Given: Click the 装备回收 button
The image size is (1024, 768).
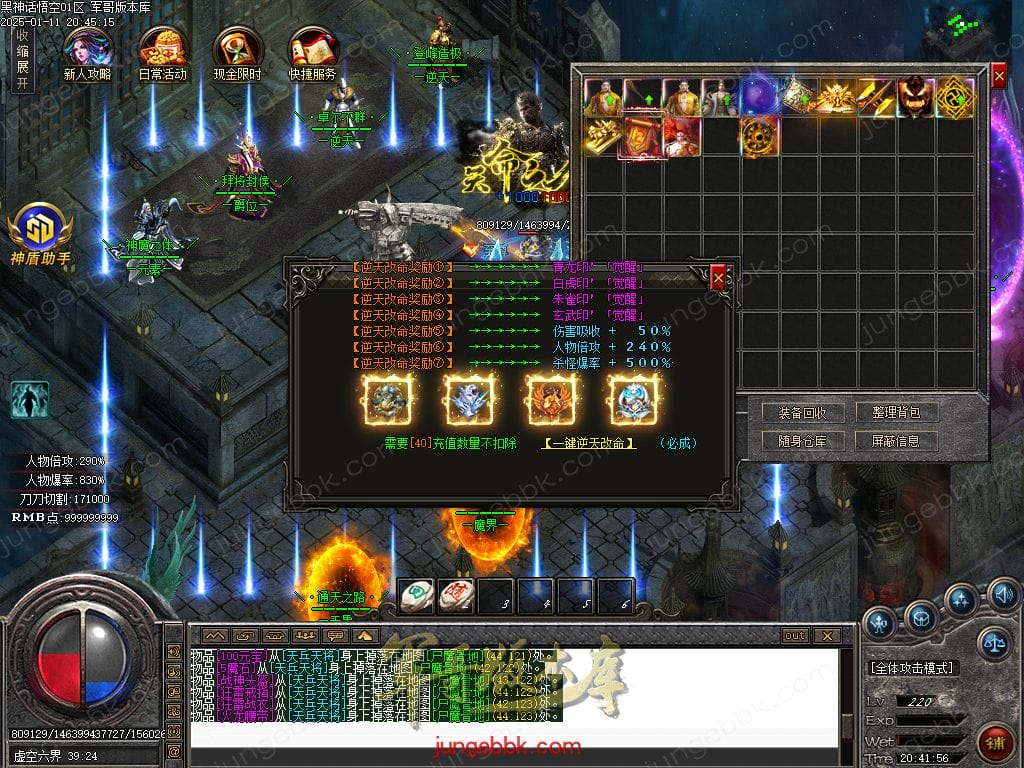Looking at the screenshot, I should pyautogui.click(x=795, y=413).
